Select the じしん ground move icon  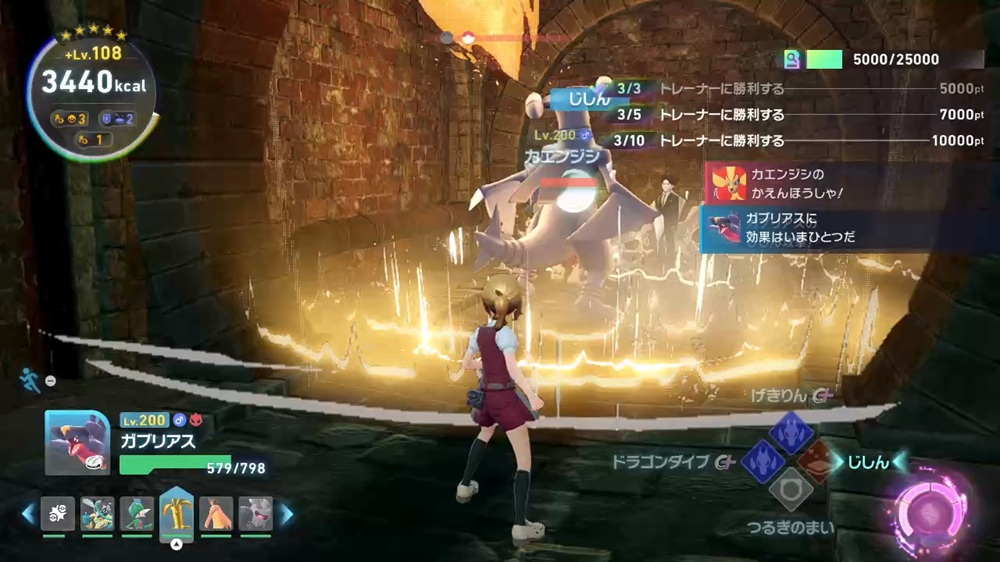pos(818,462)
